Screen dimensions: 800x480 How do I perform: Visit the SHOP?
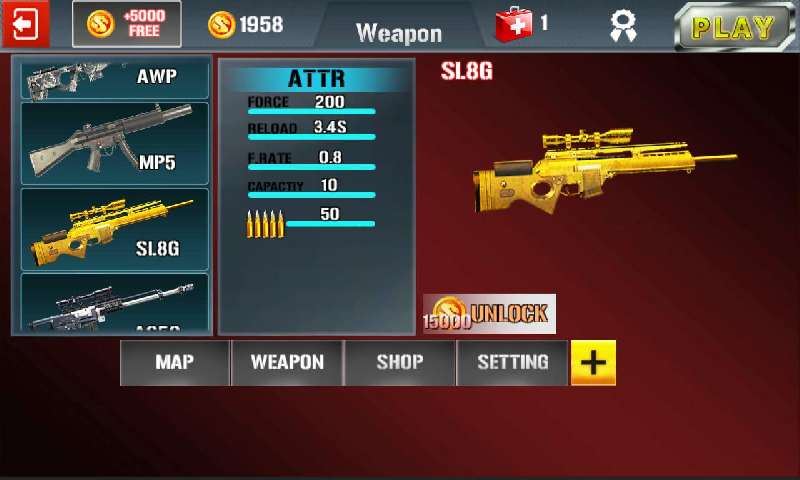(x=400, y=363)
